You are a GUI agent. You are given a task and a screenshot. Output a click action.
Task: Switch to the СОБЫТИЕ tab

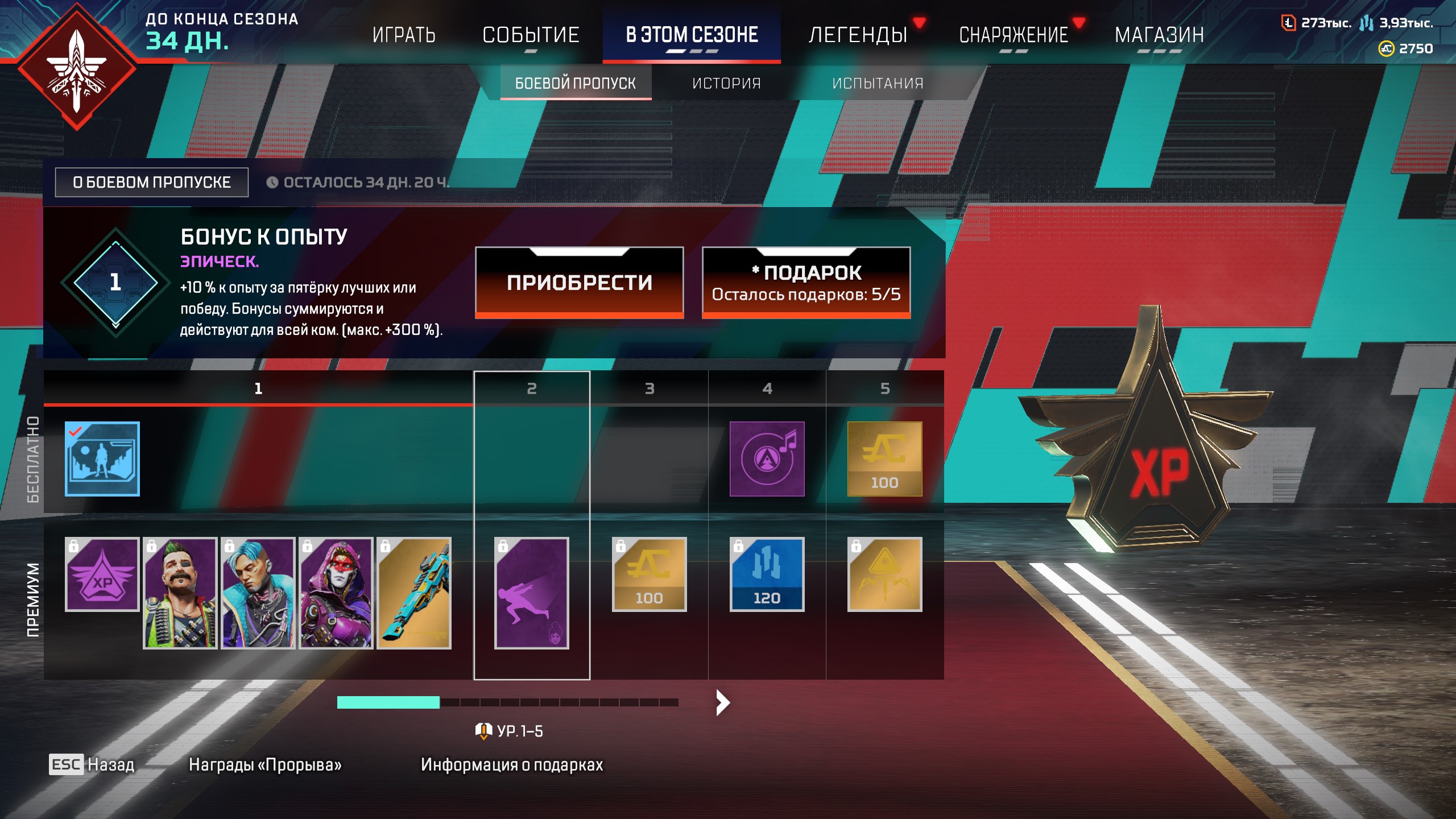coord(531,35)
